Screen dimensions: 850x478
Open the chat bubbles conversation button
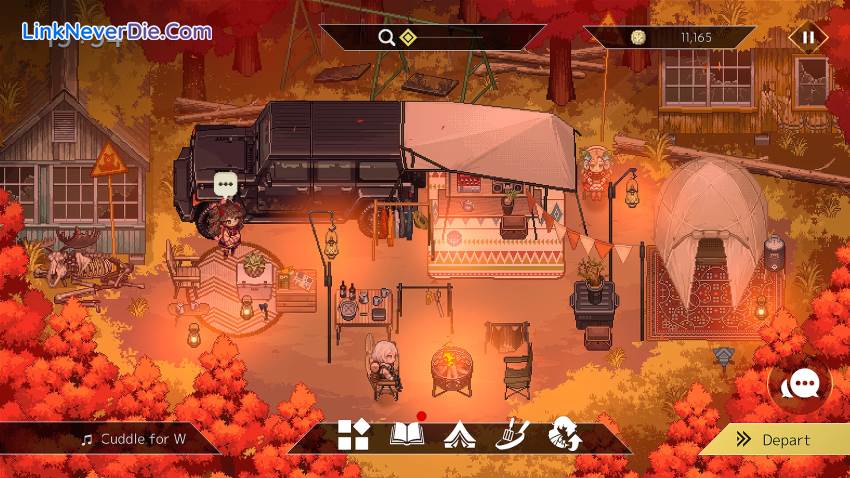pos(800,386)
